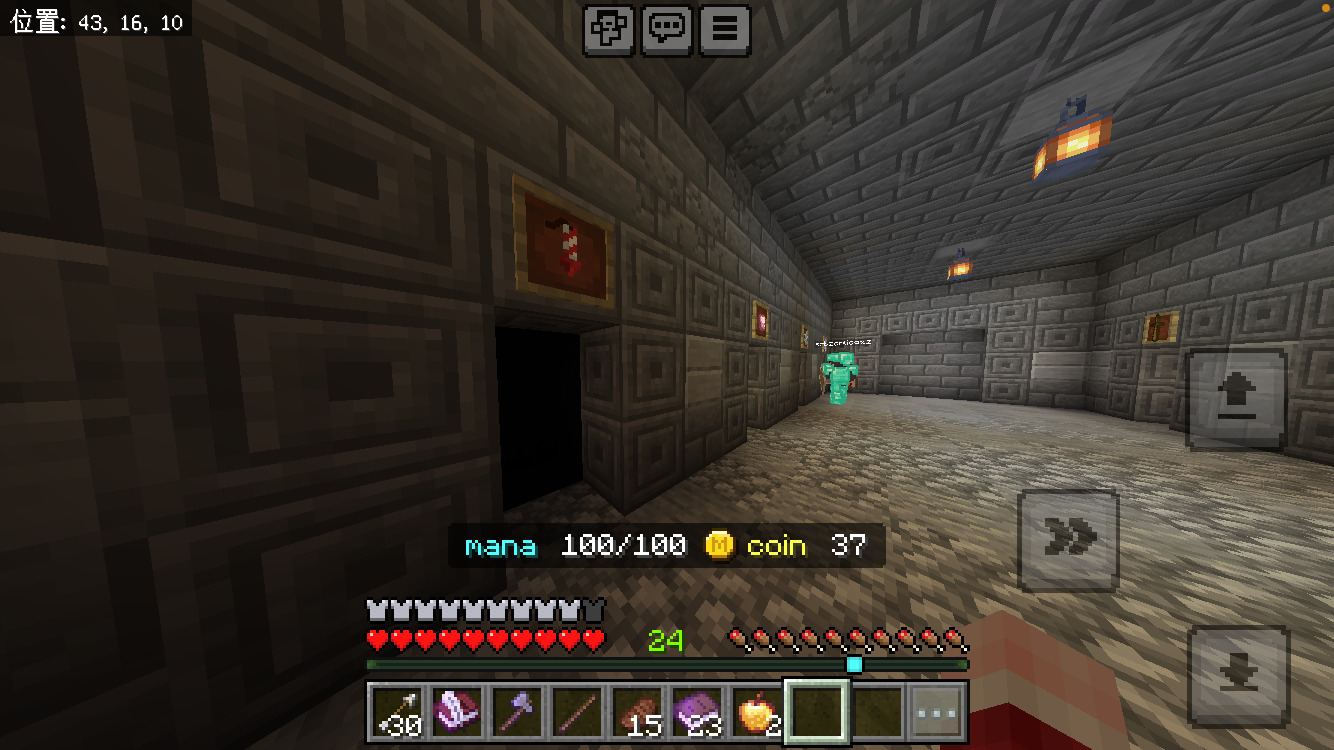Select the enchanted book with white pages
This screenshot has width=1334, height=750.
(458, 713)
